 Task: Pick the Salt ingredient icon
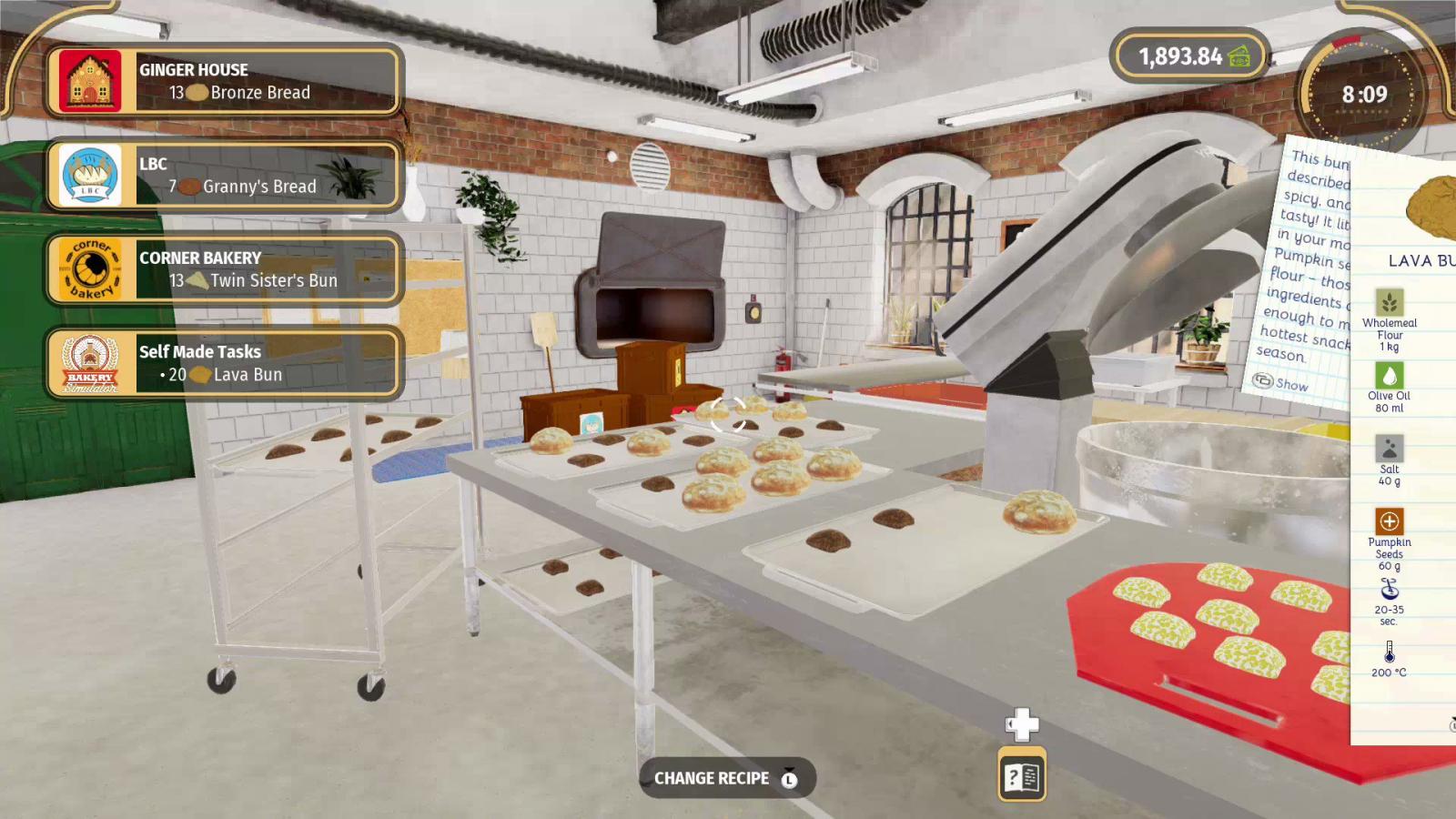click(x=1389, y=449)
